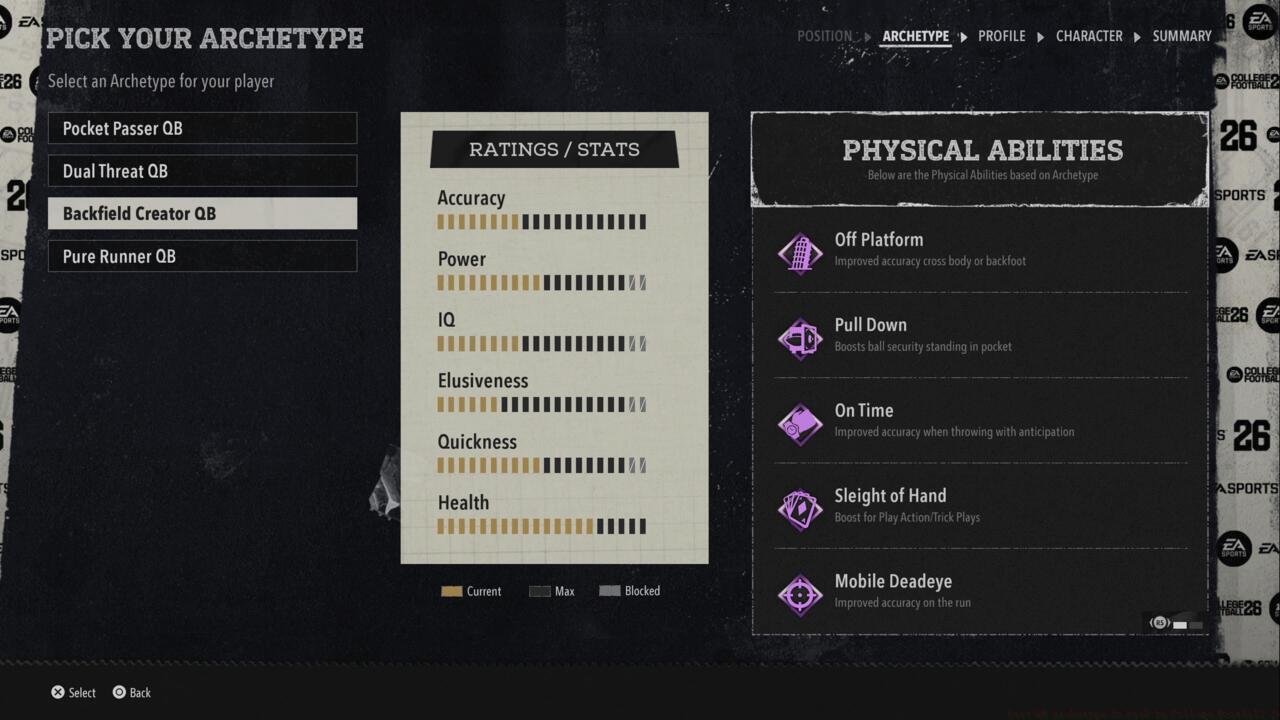The width and height of the screenshot is (1280, 720).
Task: Select the Pure Runner QB archetype
Action: tap(202, 256)
